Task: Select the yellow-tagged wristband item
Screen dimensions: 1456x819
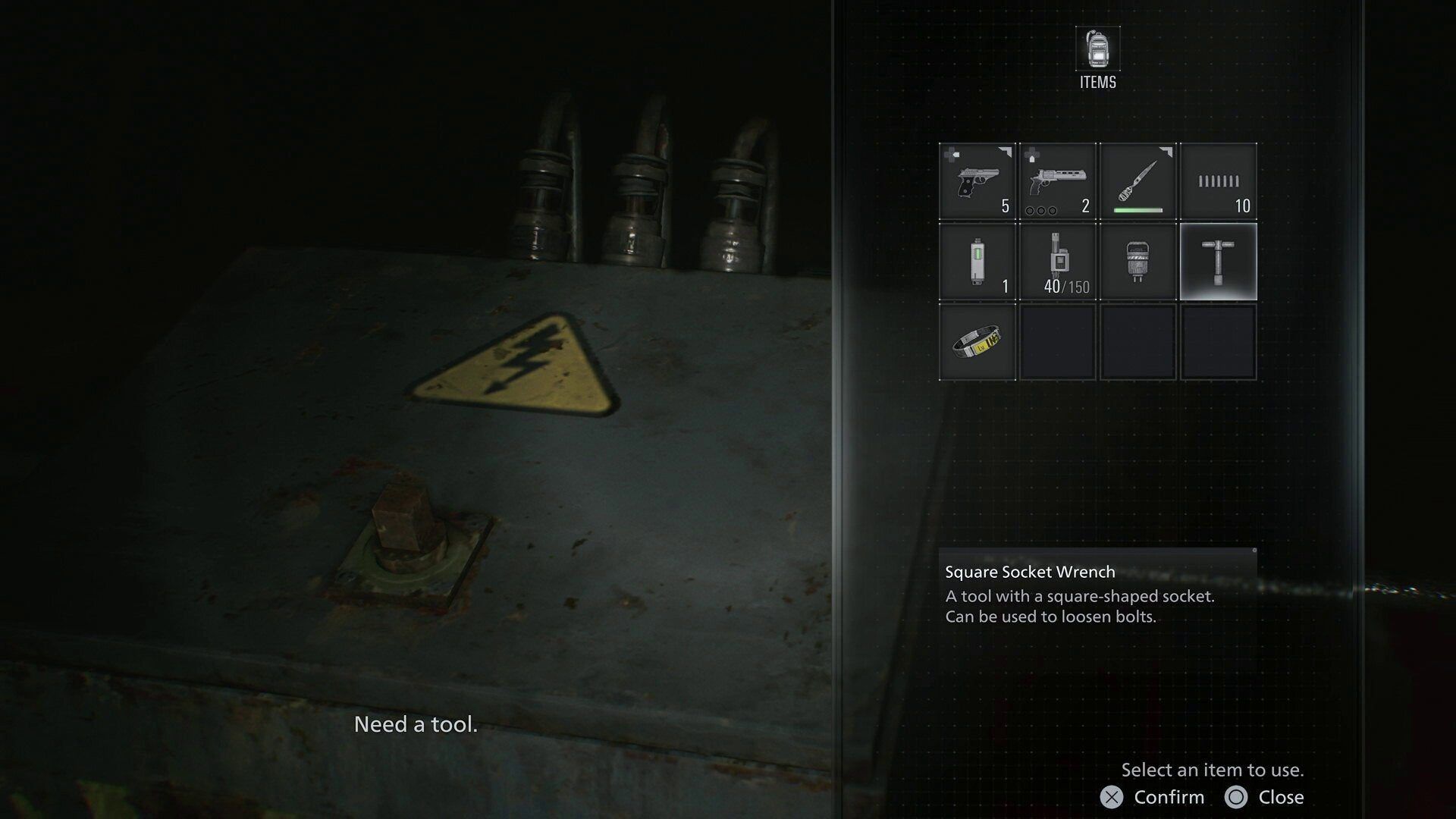Action: pyautogui.click(x=977, y=343)
